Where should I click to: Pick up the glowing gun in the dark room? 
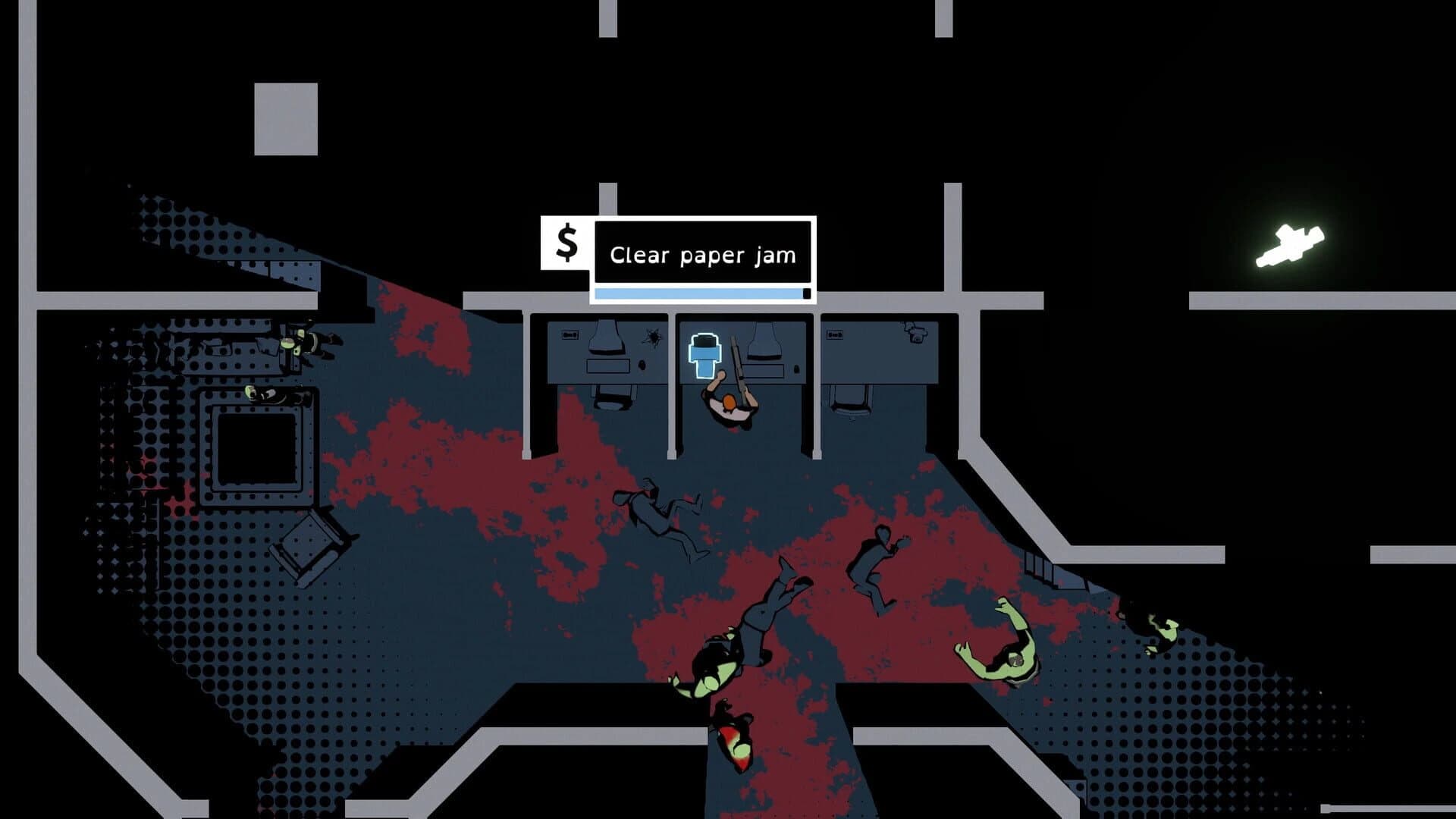click(x=1289, y=243)
